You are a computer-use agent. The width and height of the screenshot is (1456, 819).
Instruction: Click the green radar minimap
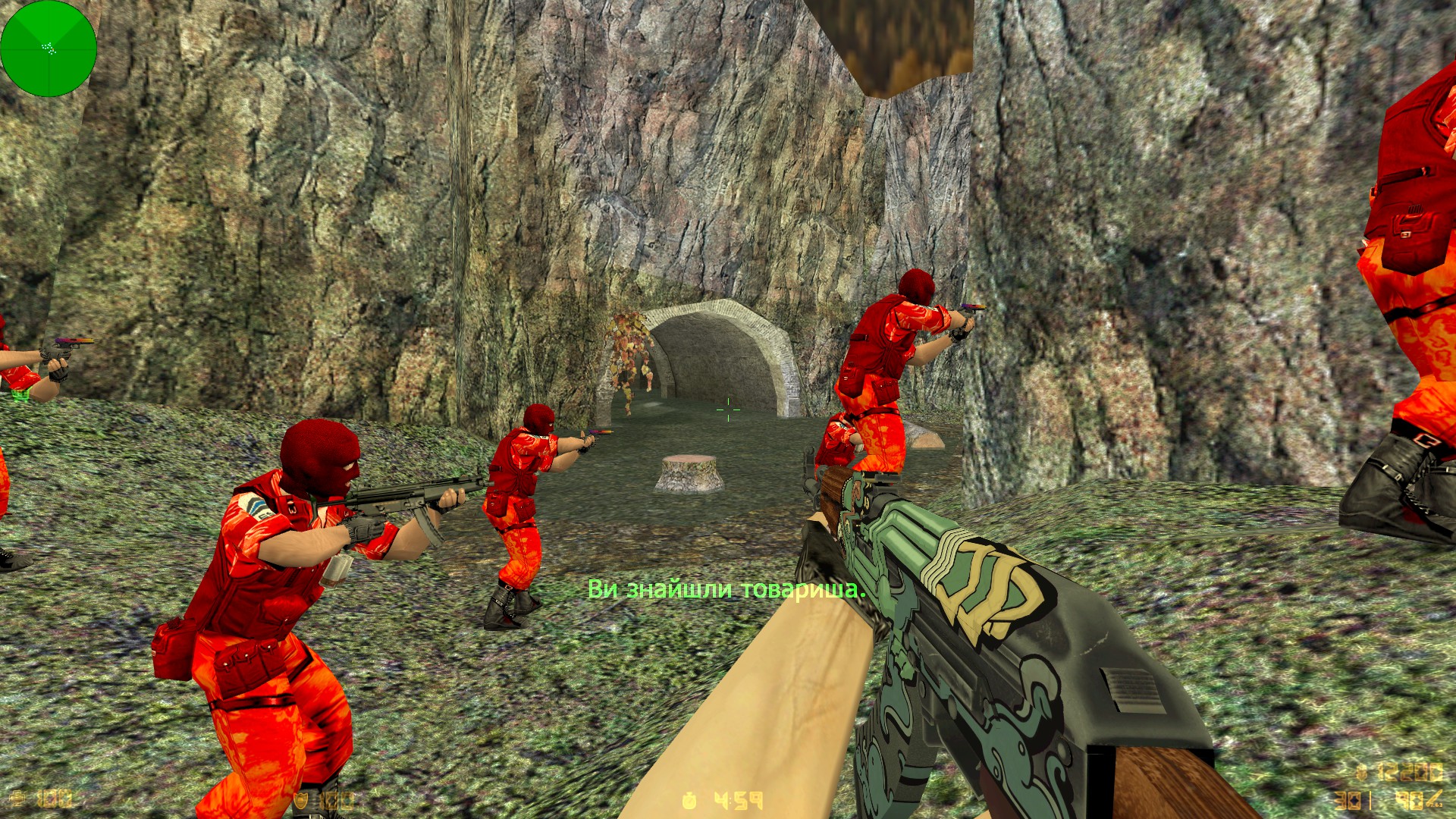point(49,49)
